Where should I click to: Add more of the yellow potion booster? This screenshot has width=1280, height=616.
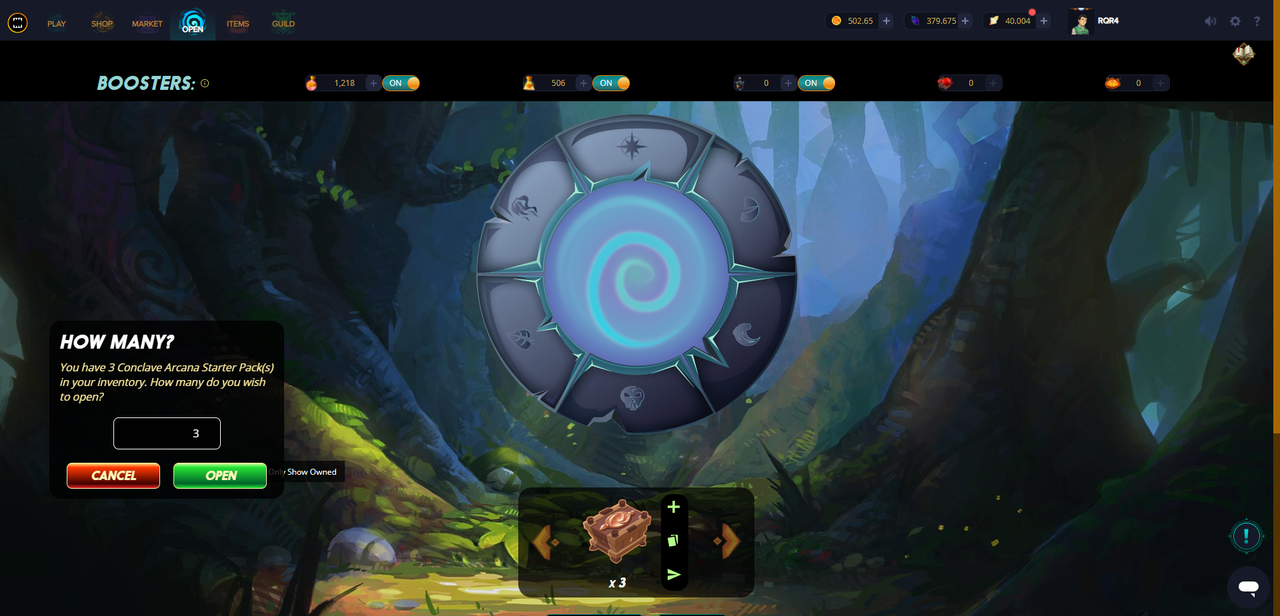pos(583,83)
